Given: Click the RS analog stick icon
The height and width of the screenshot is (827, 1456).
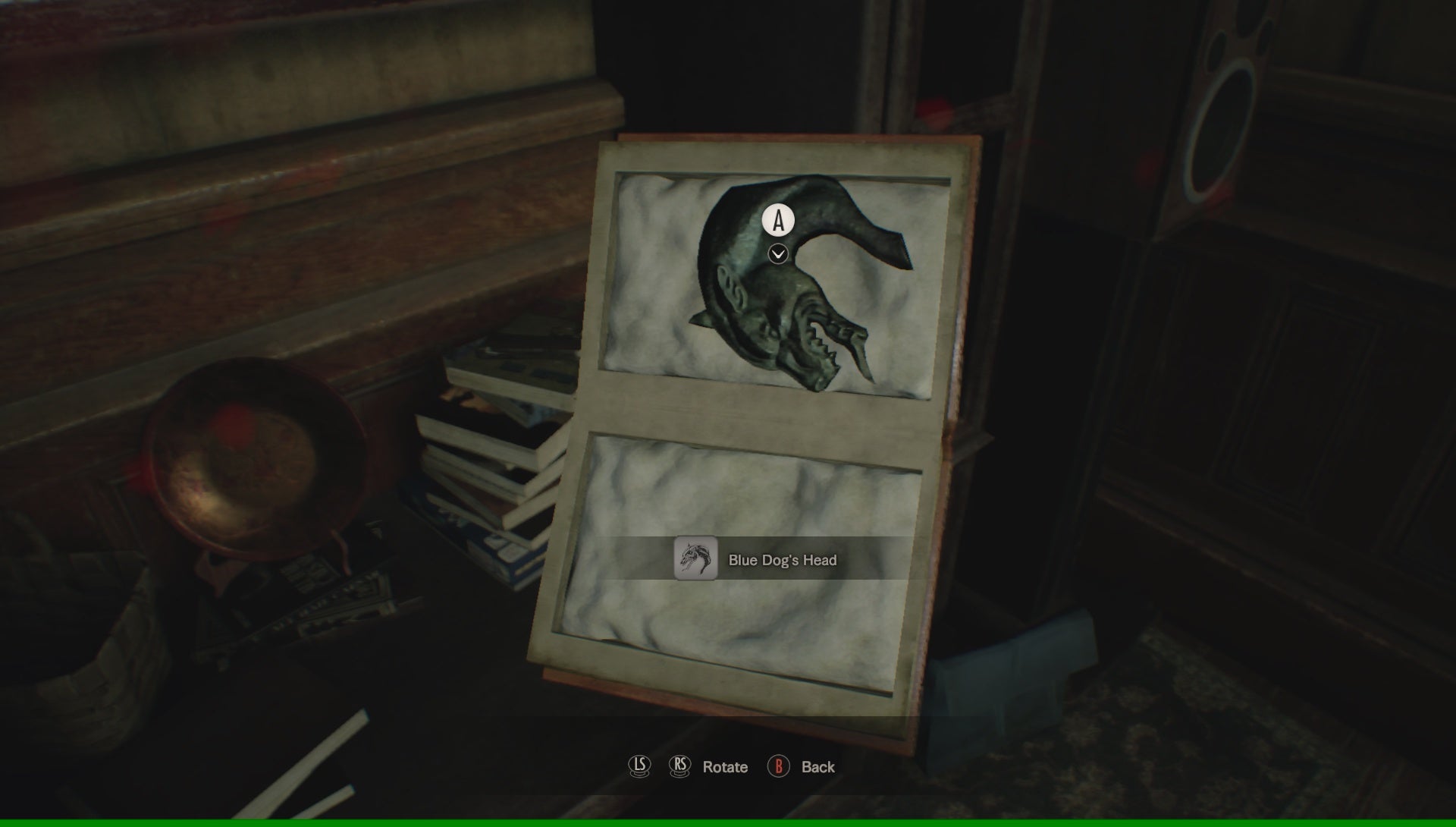Looking at the screenshot, I should (679, 767).
